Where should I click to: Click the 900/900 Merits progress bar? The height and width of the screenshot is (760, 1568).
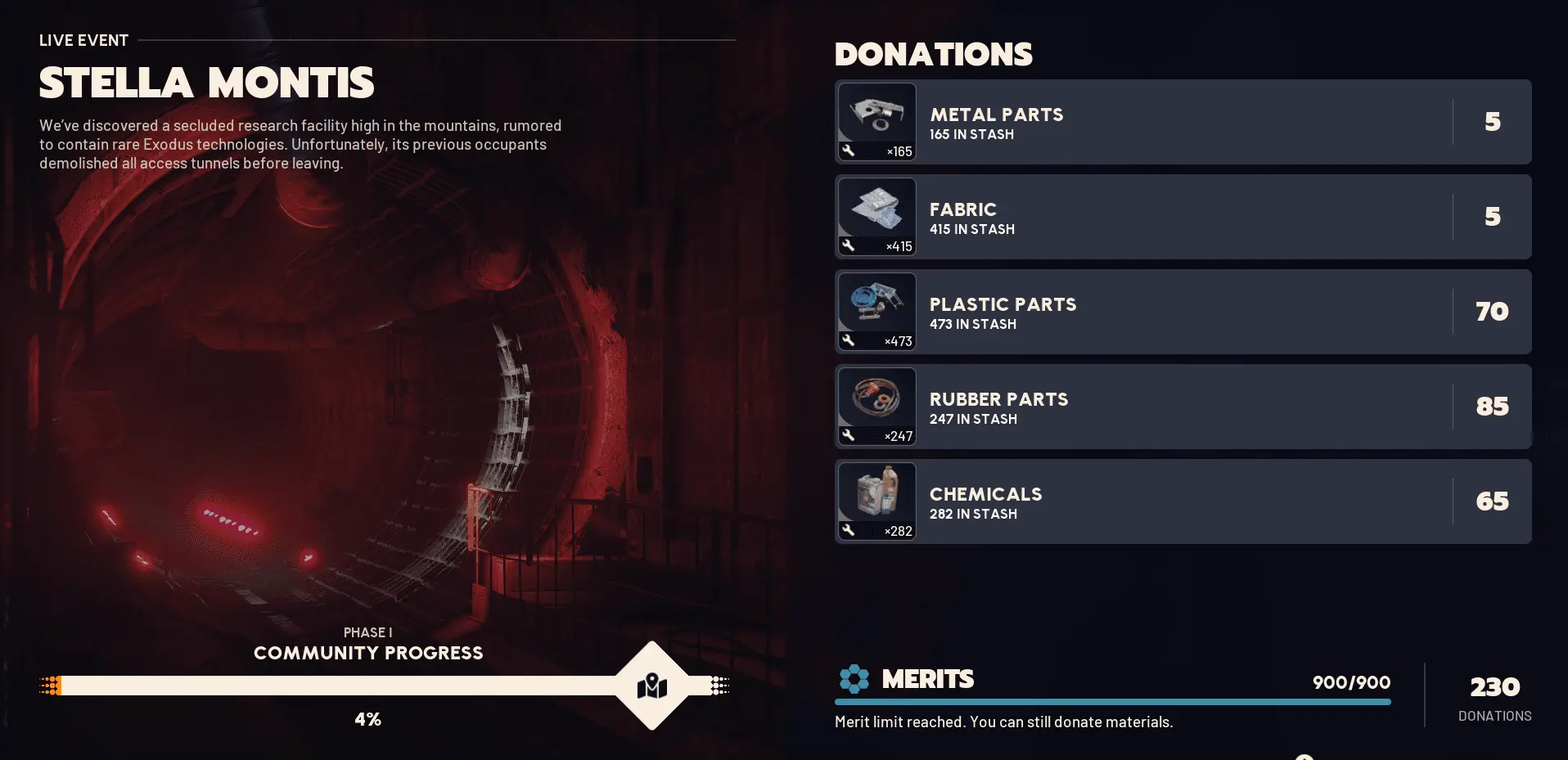[1111, 702]
